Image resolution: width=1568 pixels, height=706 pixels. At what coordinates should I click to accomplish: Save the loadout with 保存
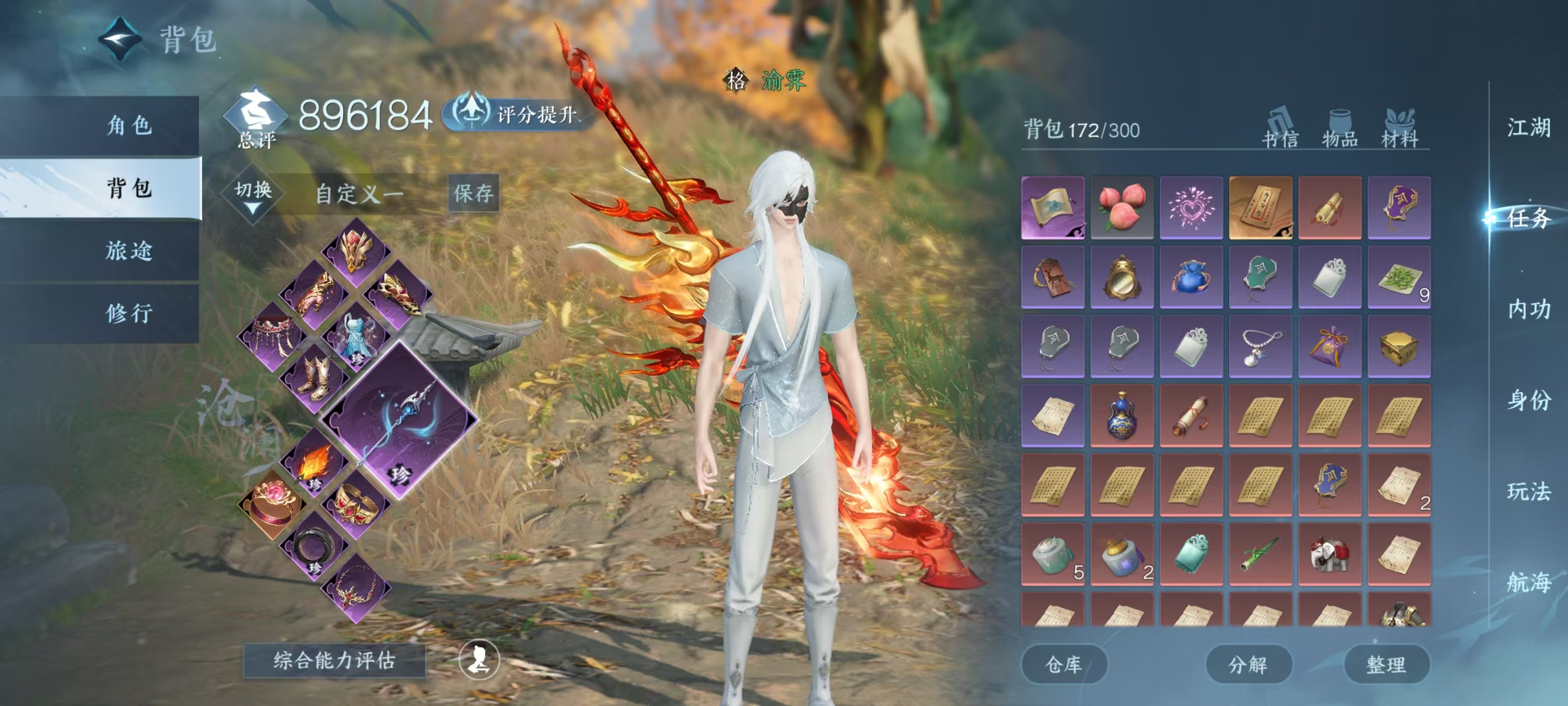[x=473, y=193]
